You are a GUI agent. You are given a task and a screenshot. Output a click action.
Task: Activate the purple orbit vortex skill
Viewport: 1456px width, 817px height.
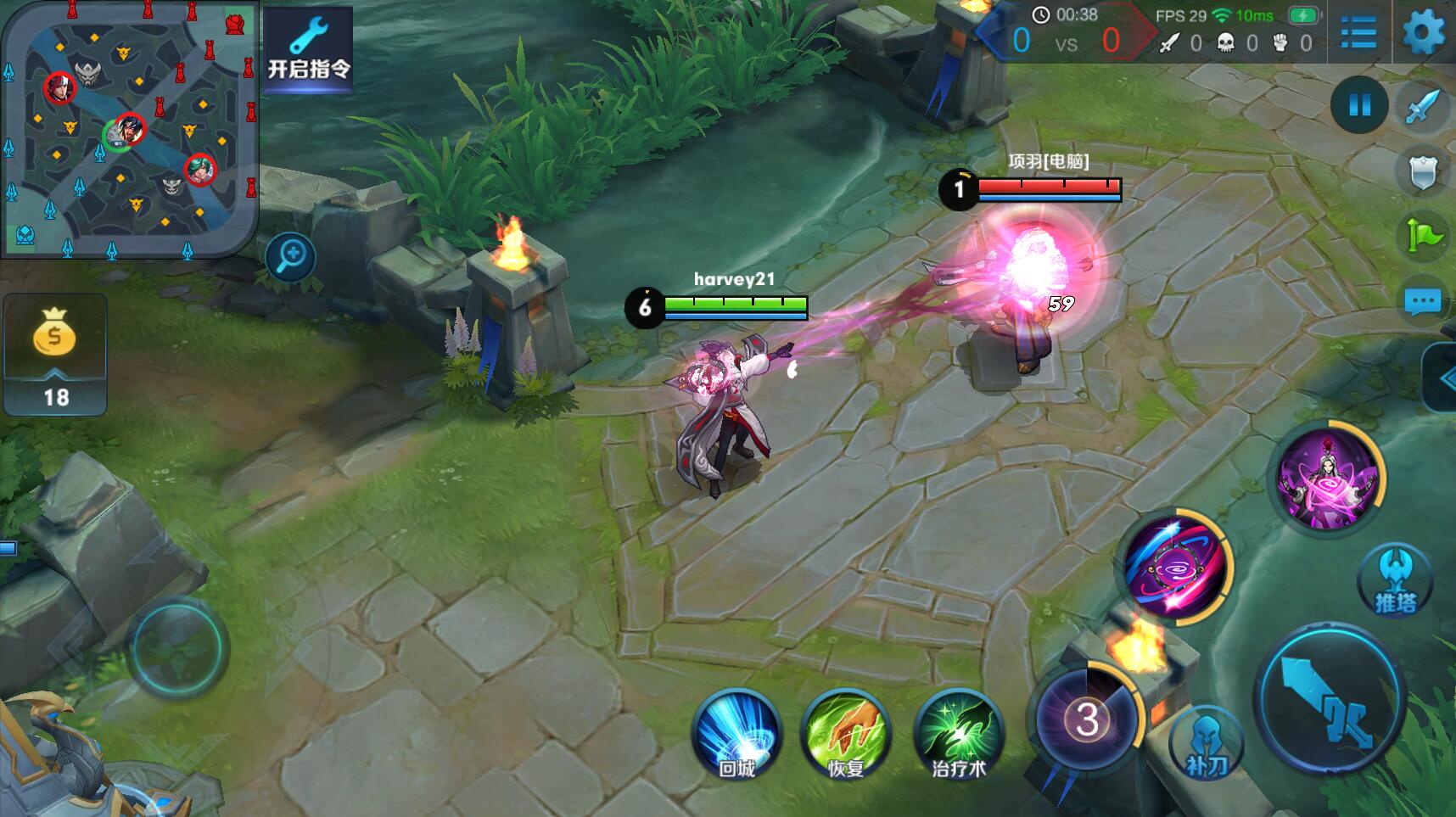[1177, 566]
